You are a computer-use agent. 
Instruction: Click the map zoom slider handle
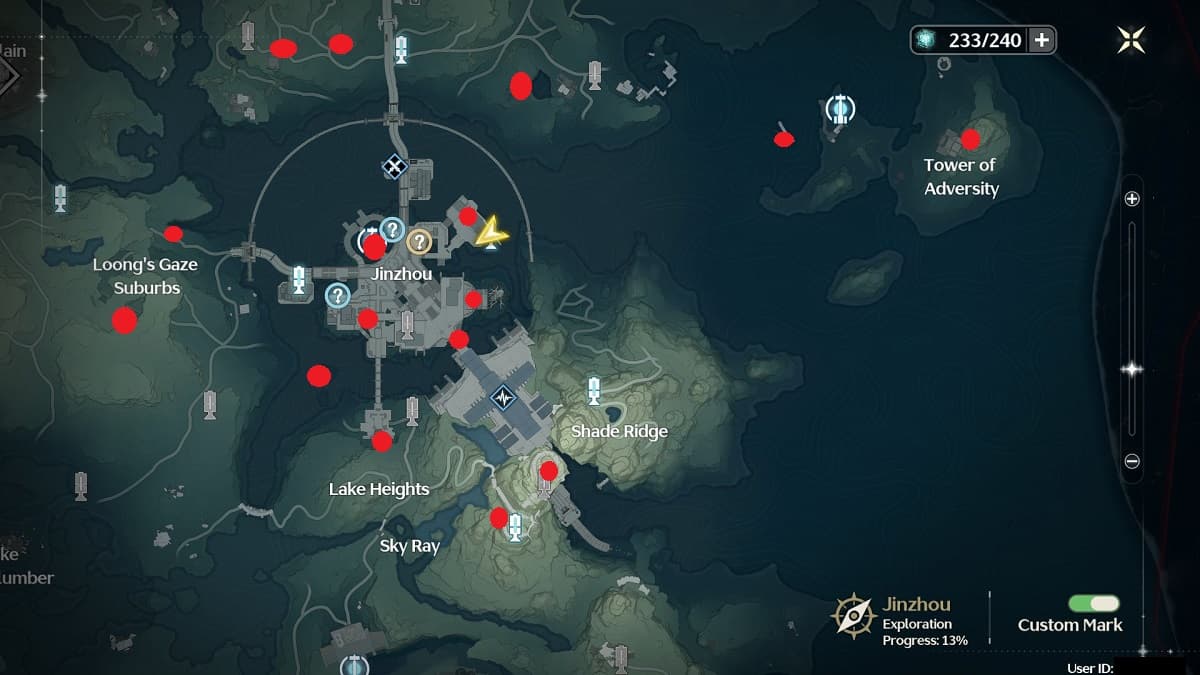pos(1132,369)
